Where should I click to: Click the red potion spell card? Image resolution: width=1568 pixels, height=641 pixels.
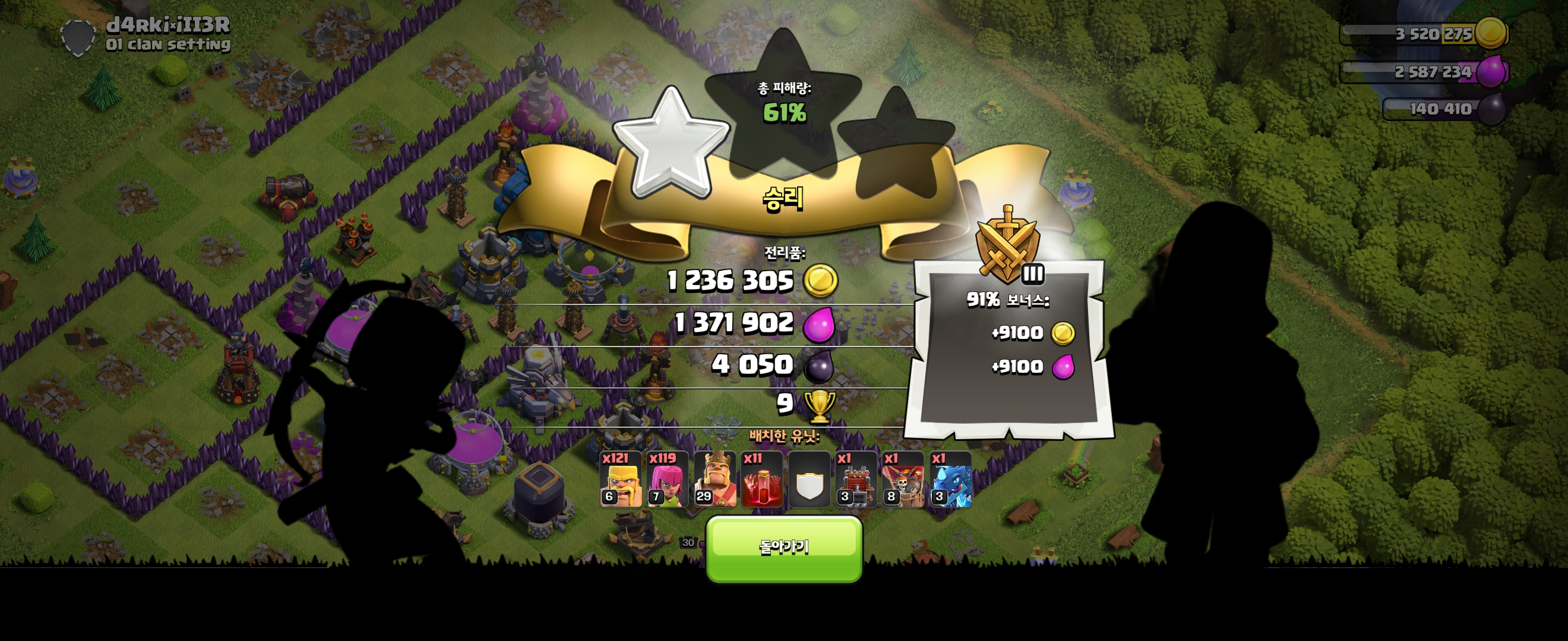(x=762, y=479)
